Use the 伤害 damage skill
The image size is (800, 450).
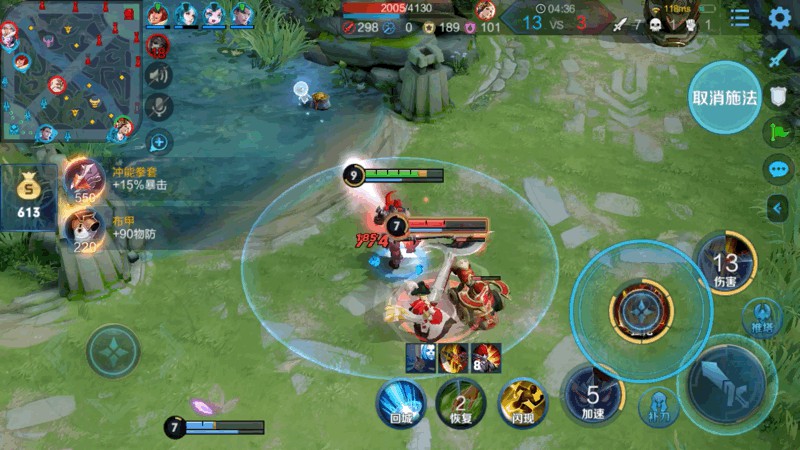click(x=725, y=265)
